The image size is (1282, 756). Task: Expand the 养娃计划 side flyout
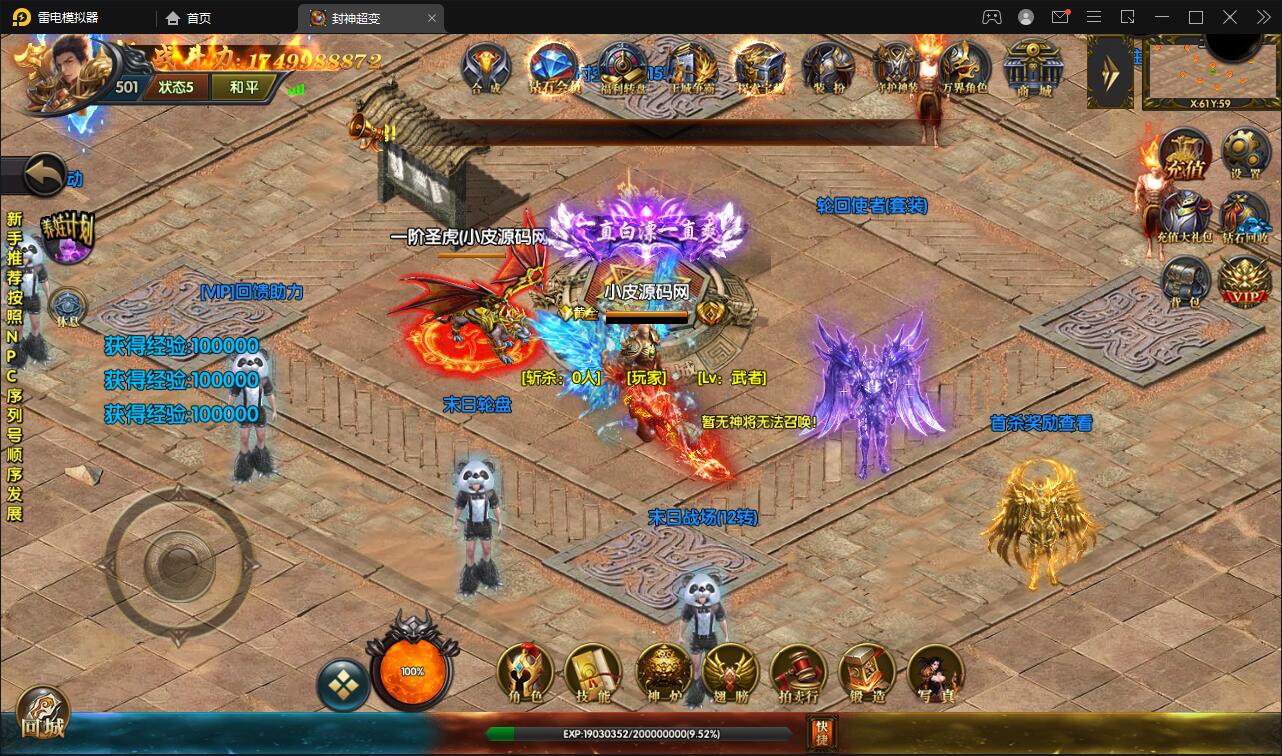click(67, 237)
